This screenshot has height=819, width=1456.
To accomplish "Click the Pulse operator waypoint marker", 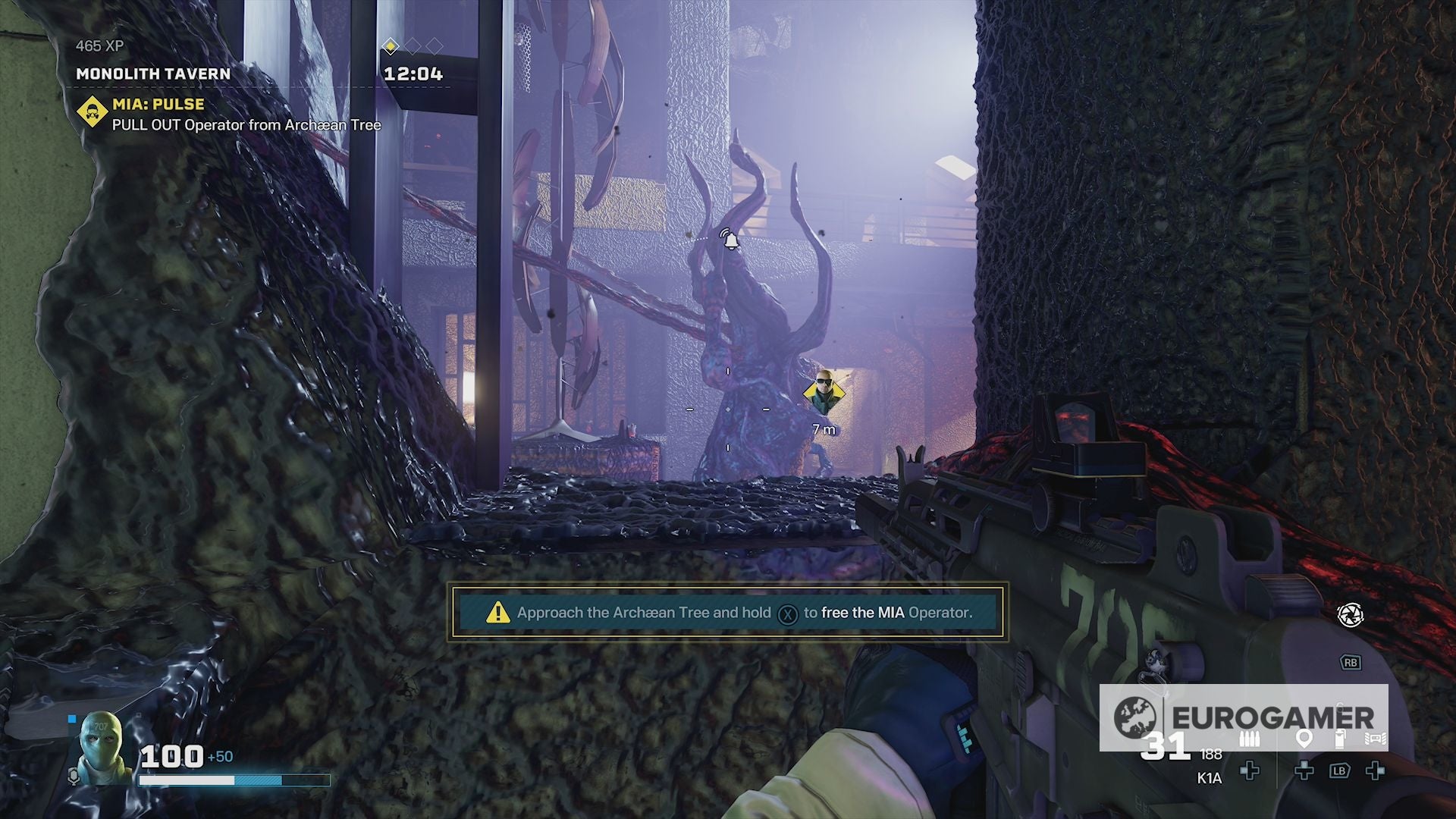I will tap(824, 393).
